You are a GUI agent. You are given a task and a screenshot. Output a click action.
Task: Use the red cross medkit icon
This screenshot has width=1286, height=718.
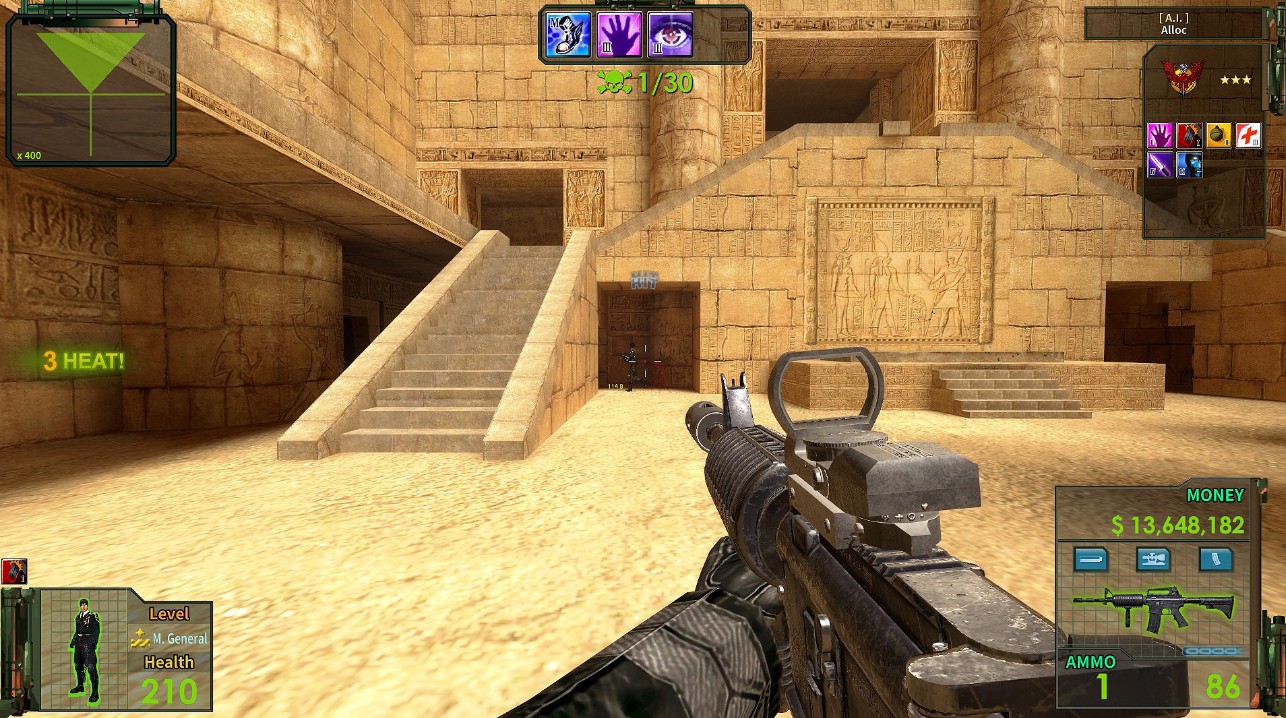1248,136
